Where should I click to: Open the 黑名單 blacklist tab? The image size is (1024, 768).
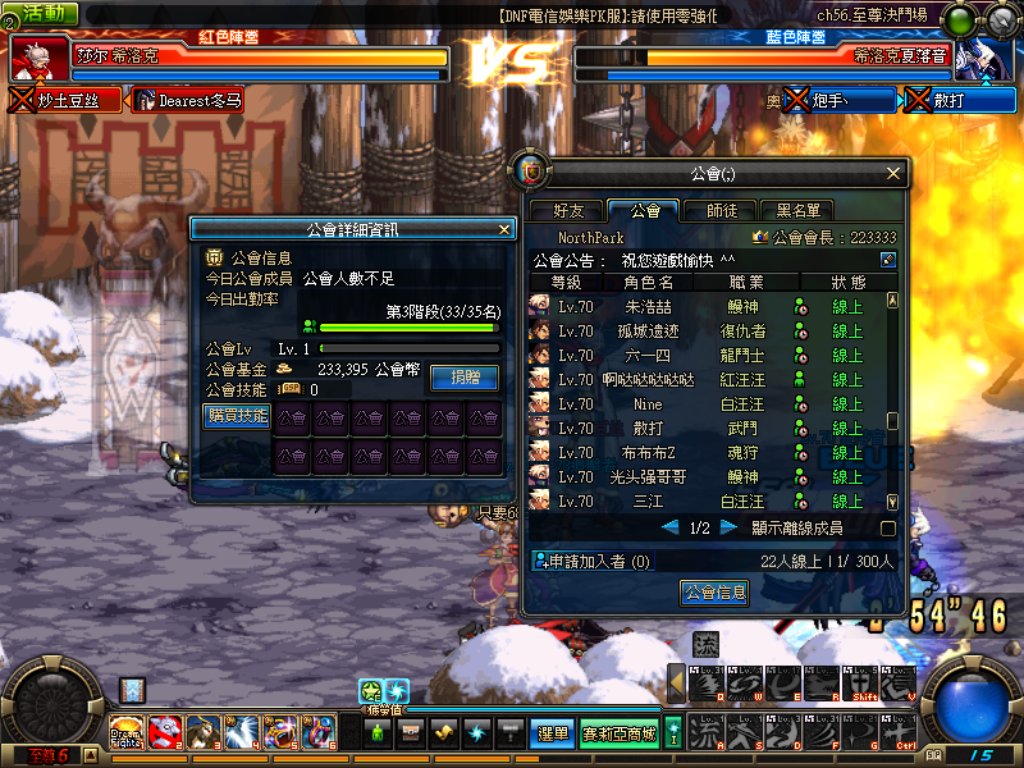(796, 211)
